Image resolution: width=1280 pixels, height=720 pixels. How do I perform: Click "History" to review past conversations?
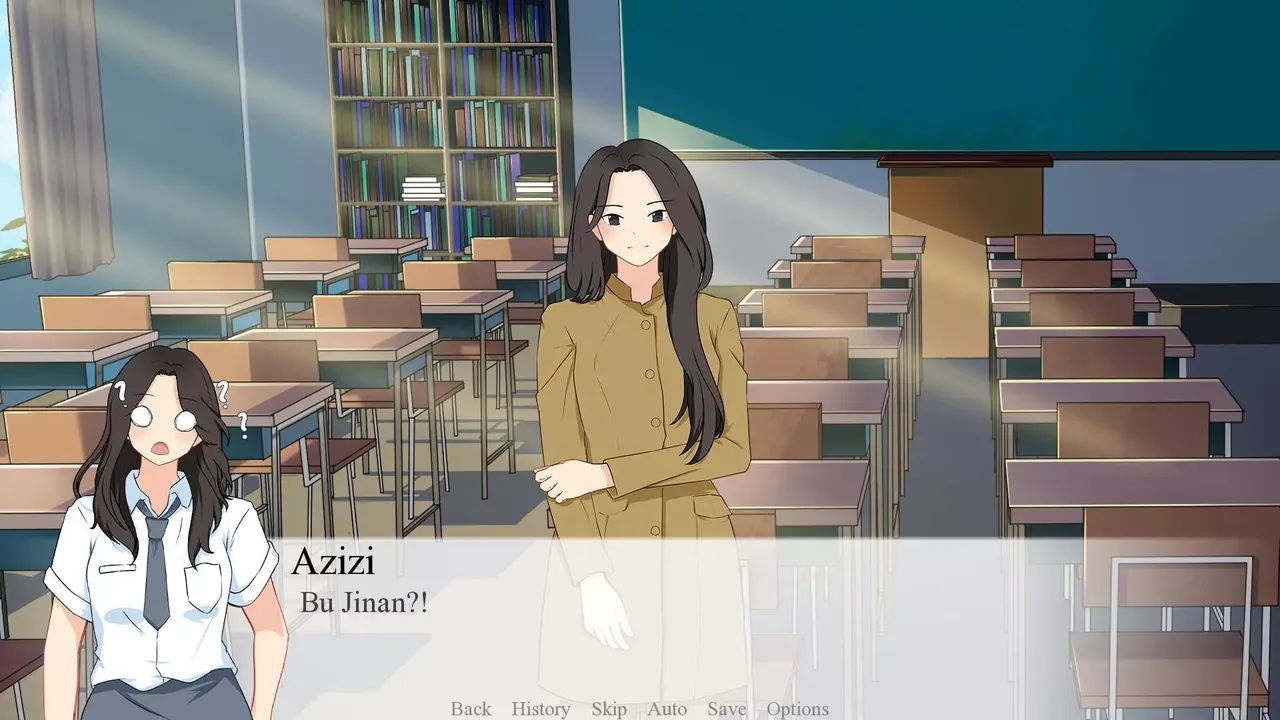point(539,709)
